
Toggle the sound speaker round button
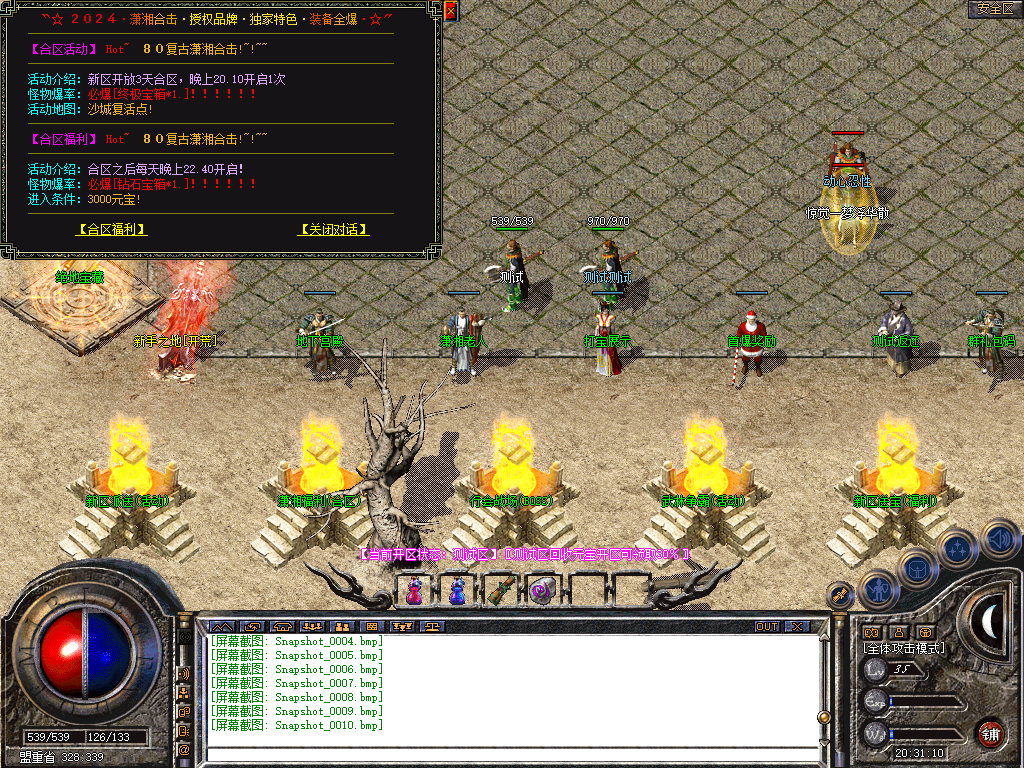pos(998,540)
